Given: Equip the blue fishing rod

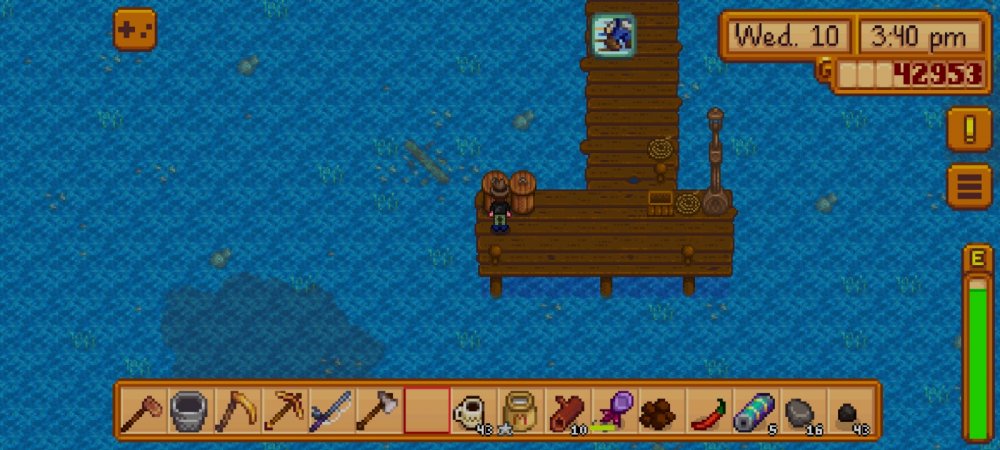Looking at the screenshot, I should pyautogui.click(x=333, y=411).
